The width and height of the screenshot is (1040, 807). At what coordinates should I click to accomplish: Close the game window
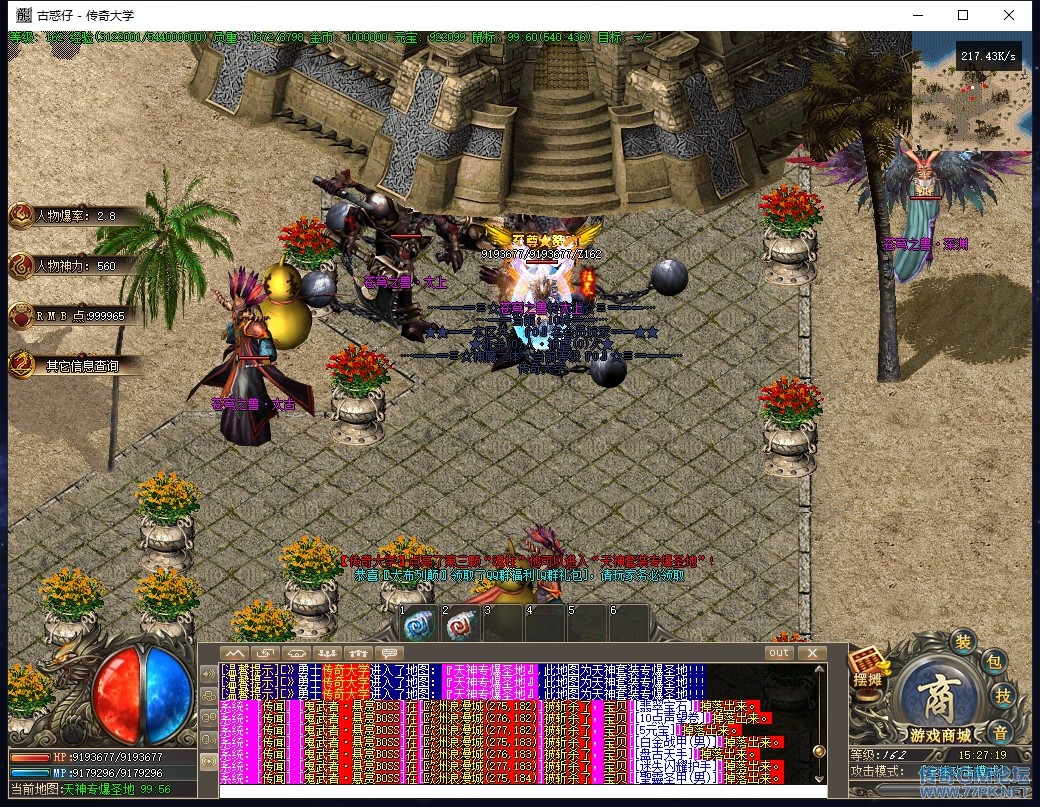(x=1010, y=15)
